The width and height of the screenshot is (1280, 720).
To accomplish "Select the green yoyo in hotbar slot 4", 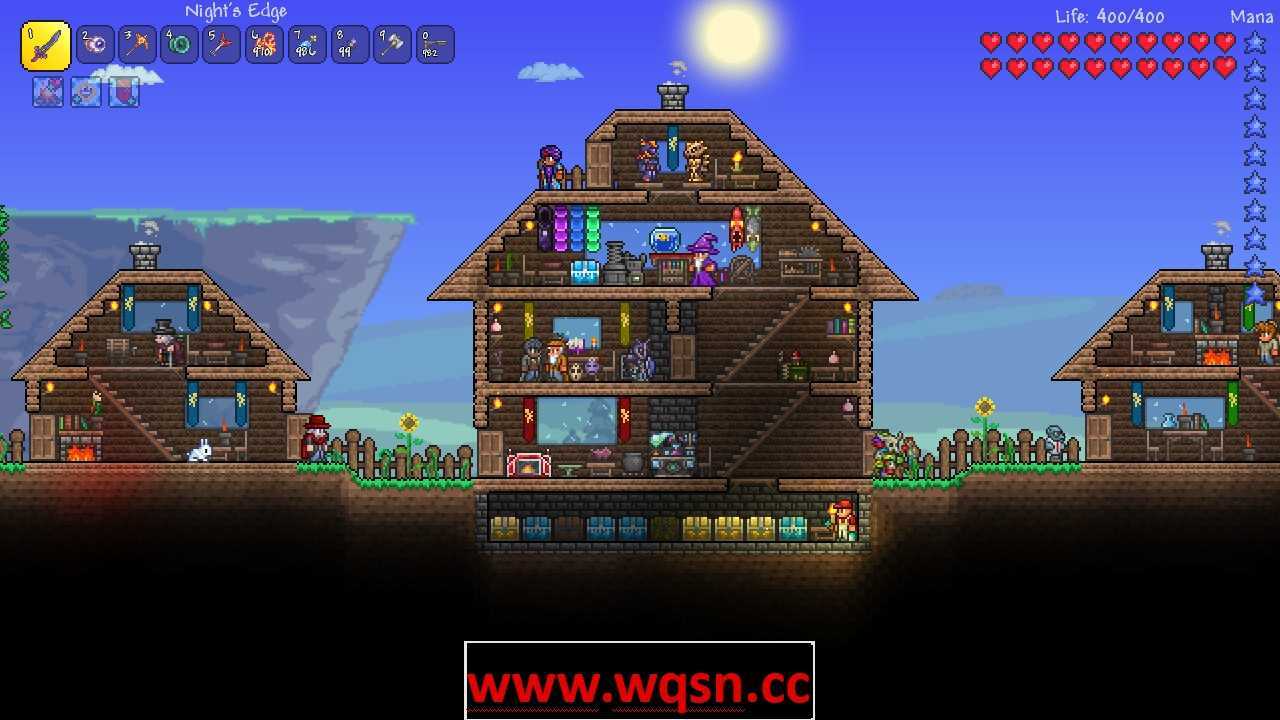I will 179,44.
